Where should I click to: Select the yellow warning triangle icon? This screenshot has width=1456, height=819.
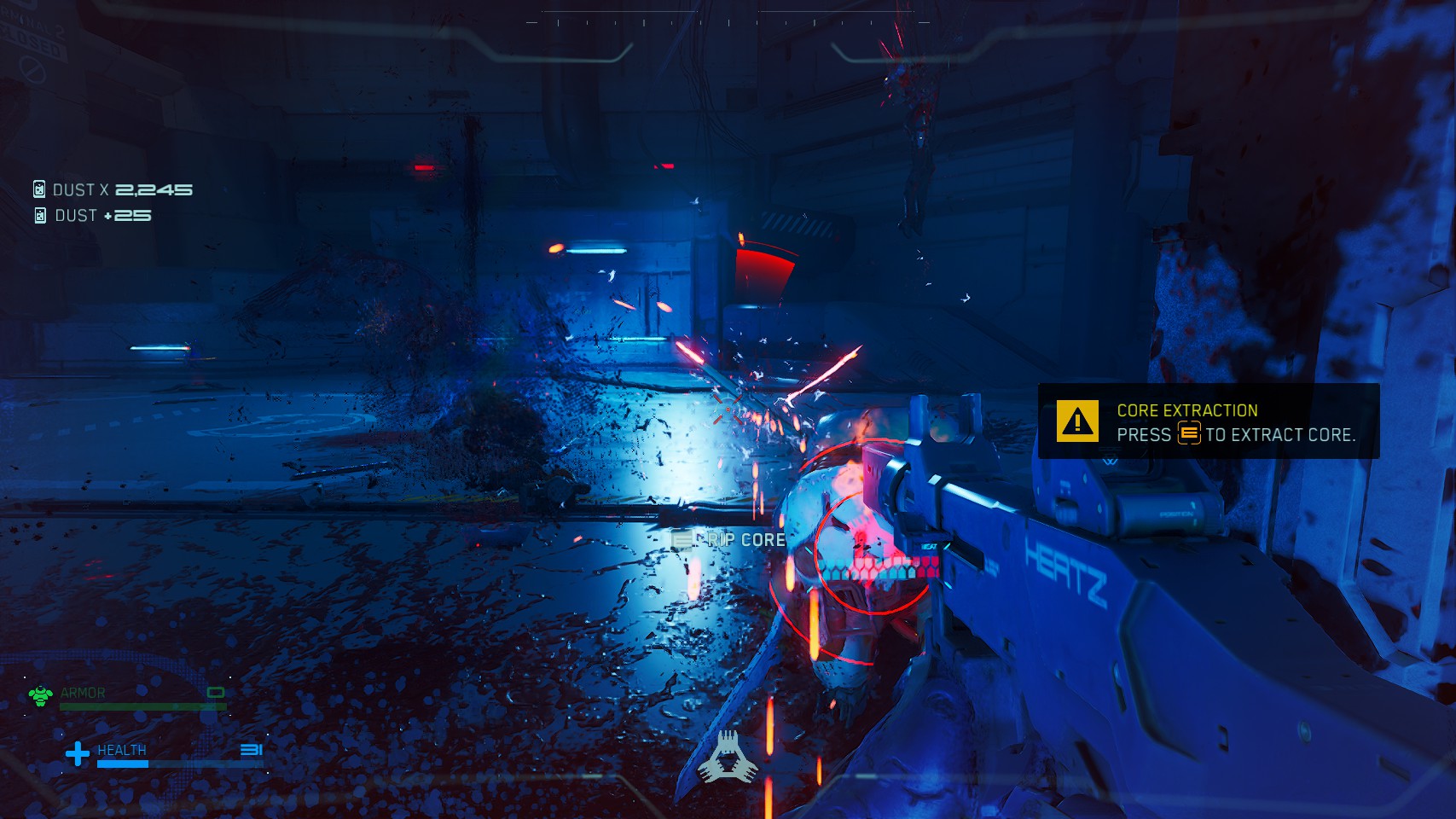1077,421
